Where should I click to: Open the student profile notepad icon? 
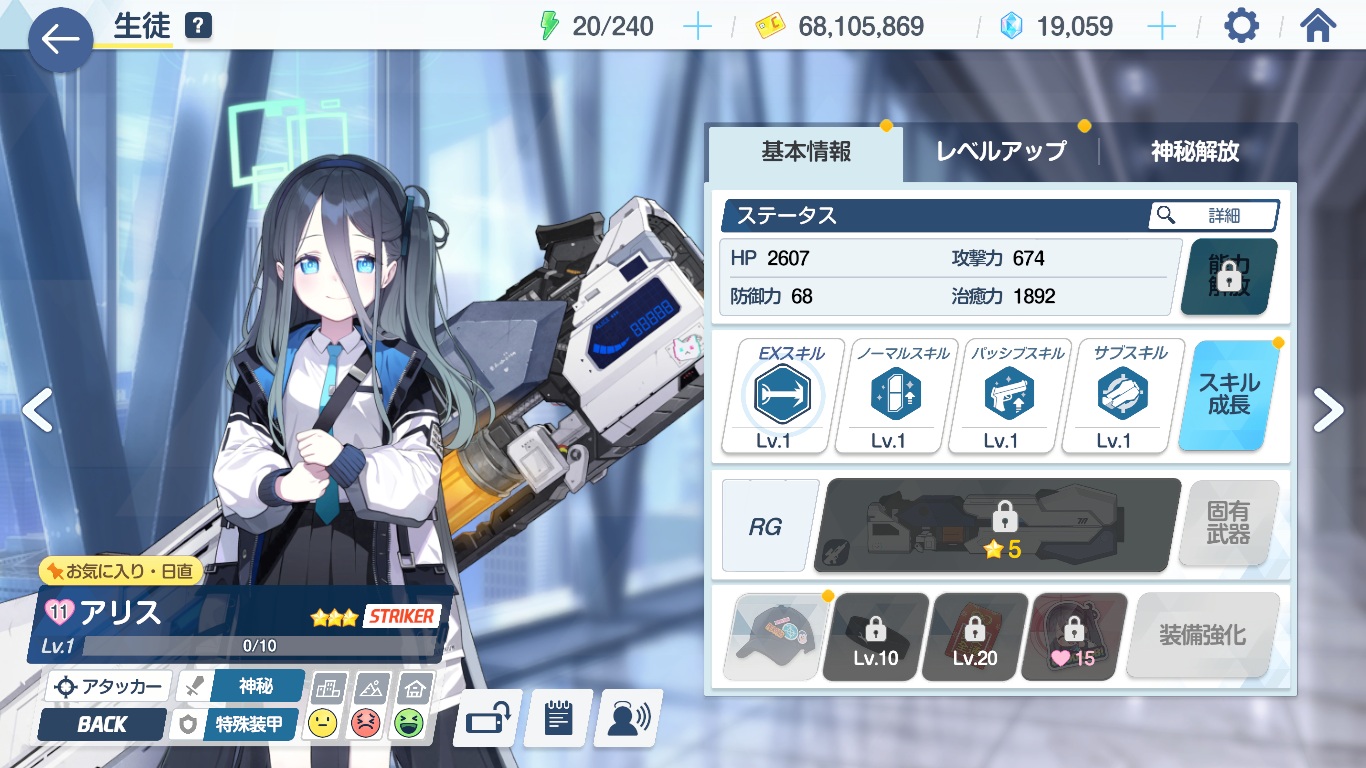click(558, 718)
